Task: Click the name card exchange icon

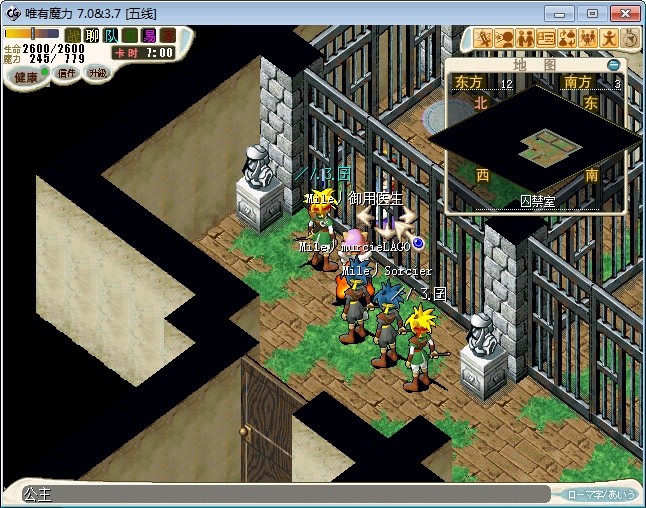Action: tap(546, 39)
